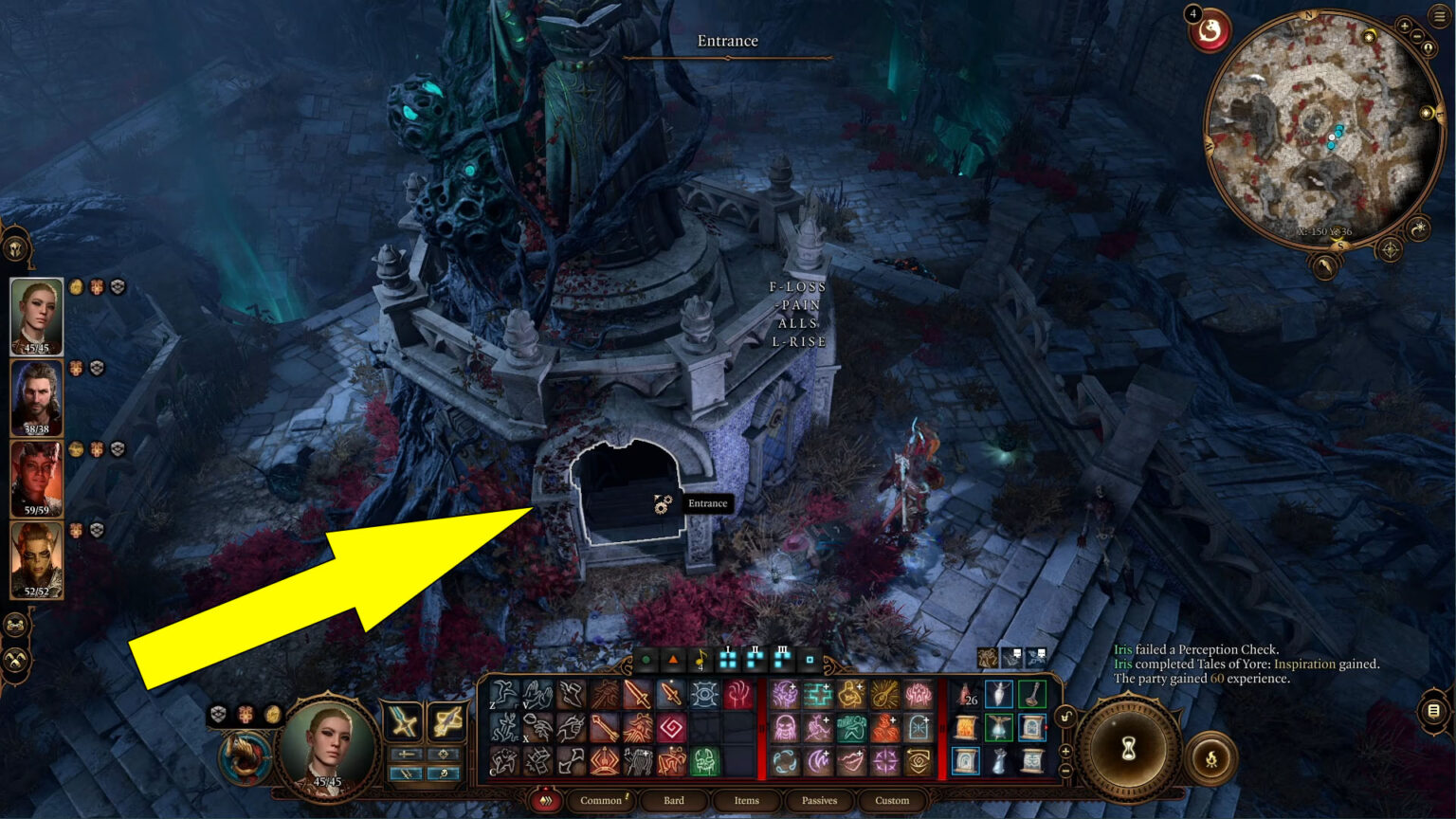Select the Passives hotbar tab
This screenshot has width=1456, height=819.
pos(819,801)
